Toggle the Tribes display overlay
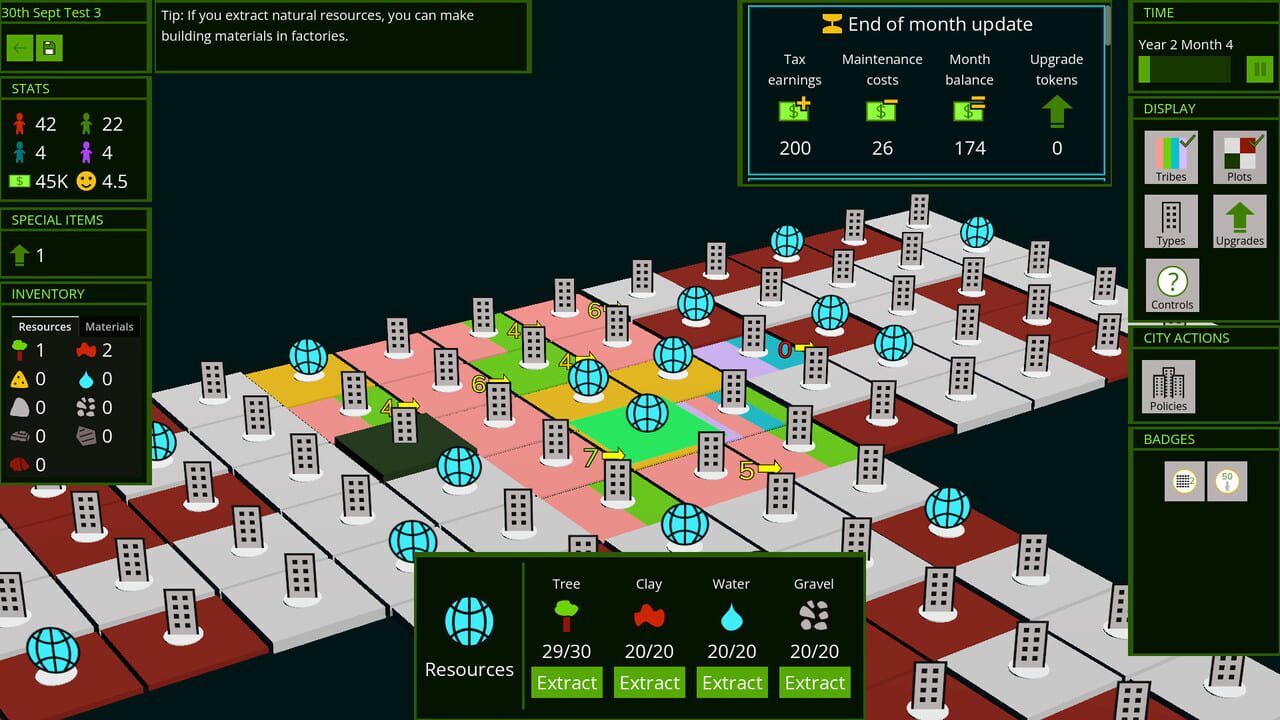 (1171, 157)
